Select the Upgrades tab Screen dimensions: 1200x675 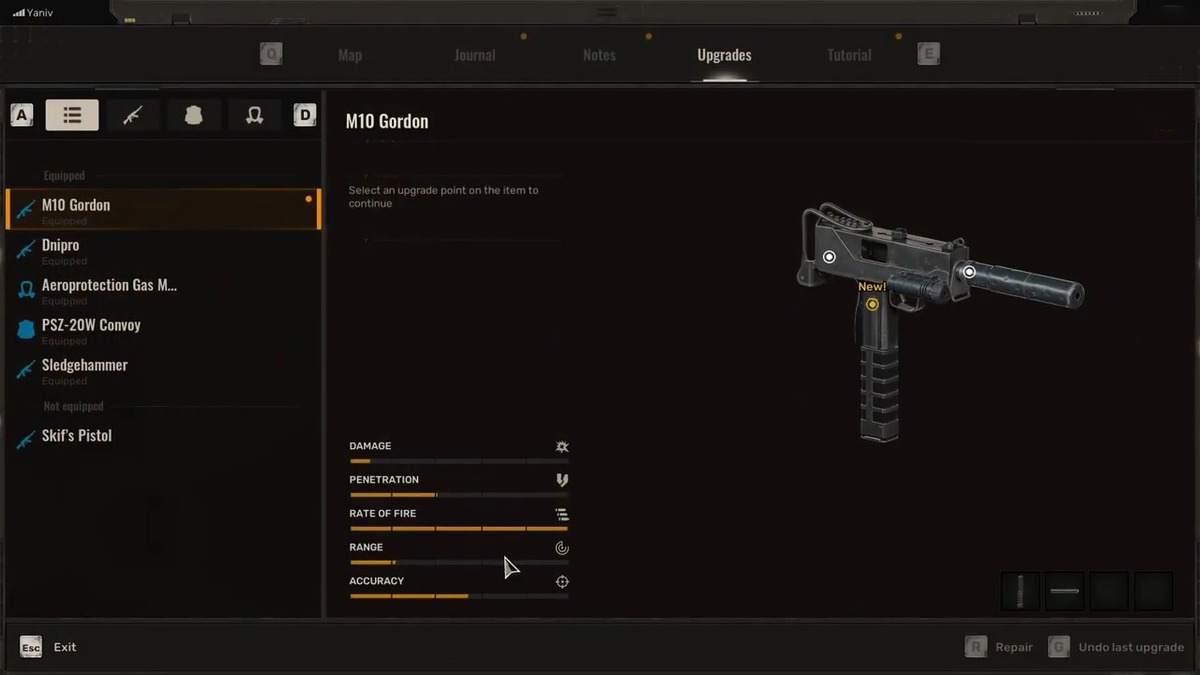point(724,55)
